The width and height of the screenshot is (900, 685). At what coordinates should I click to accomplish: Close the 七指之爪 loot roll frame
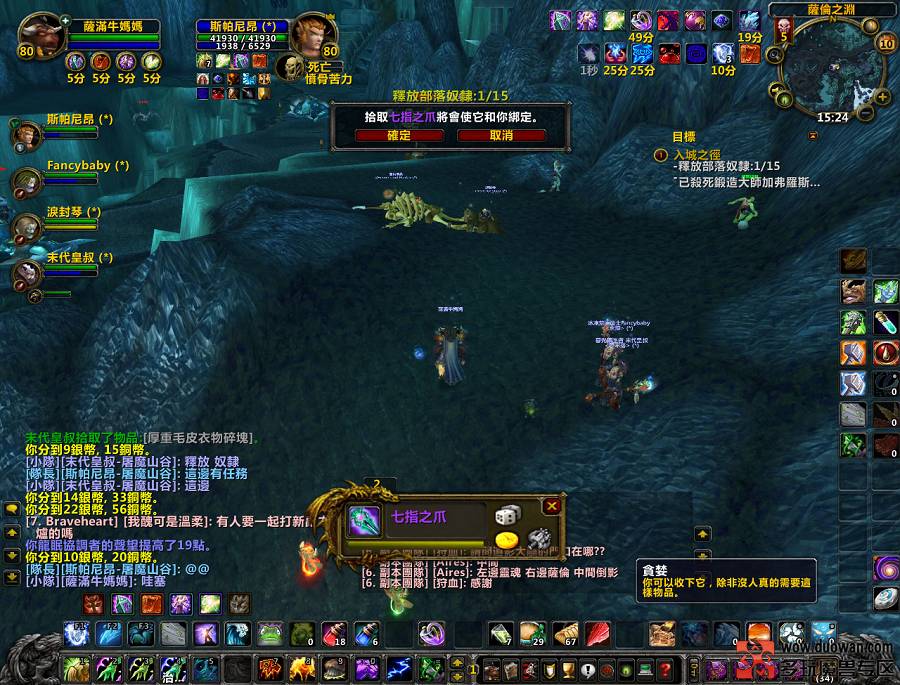pos(552,506)
